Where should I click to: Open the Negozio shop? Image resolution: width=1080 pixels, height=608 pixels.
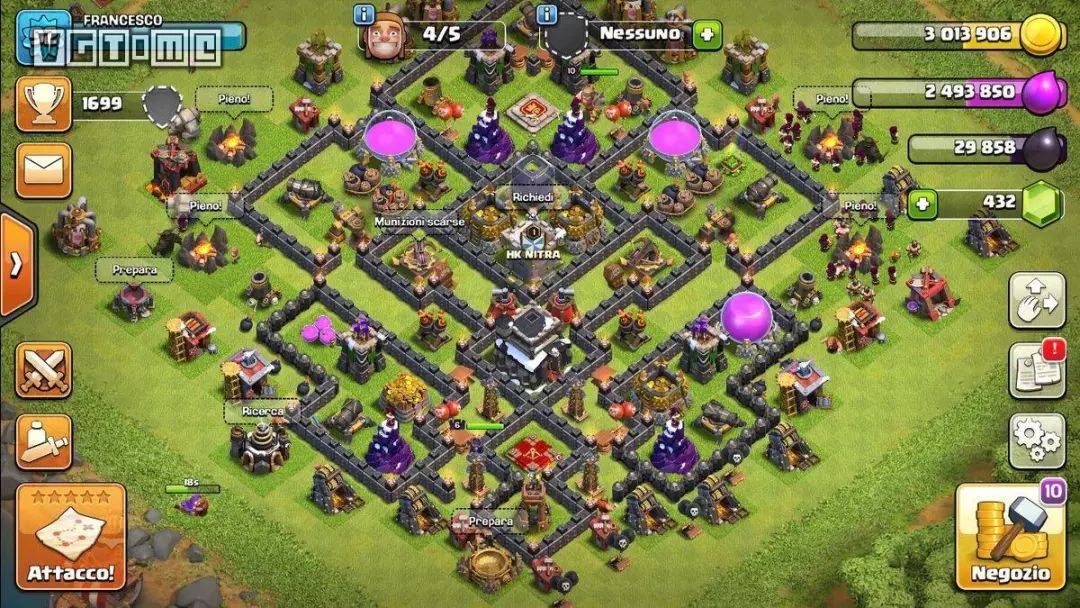[1010, 537]
